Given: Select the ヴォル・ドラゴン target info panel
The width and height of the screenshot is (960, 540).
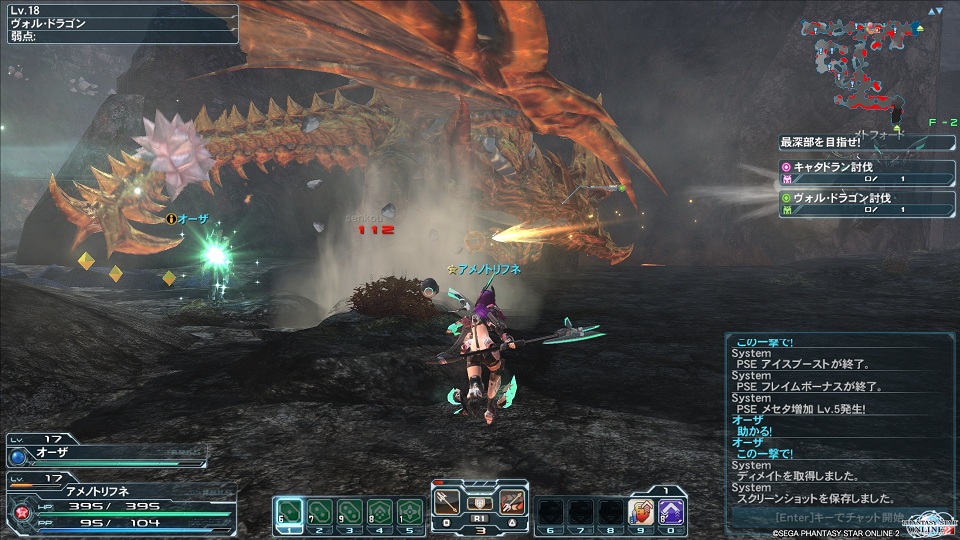Looking at the screenshot, I should pyautogui.click(x=120, y=23).
